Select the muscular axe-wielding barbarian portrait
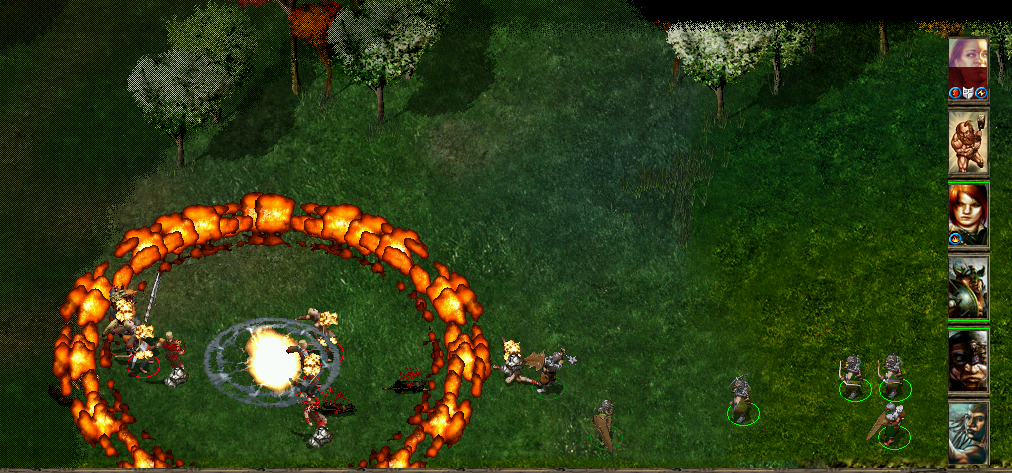The image size is (1012, 473). pos(968,141)
